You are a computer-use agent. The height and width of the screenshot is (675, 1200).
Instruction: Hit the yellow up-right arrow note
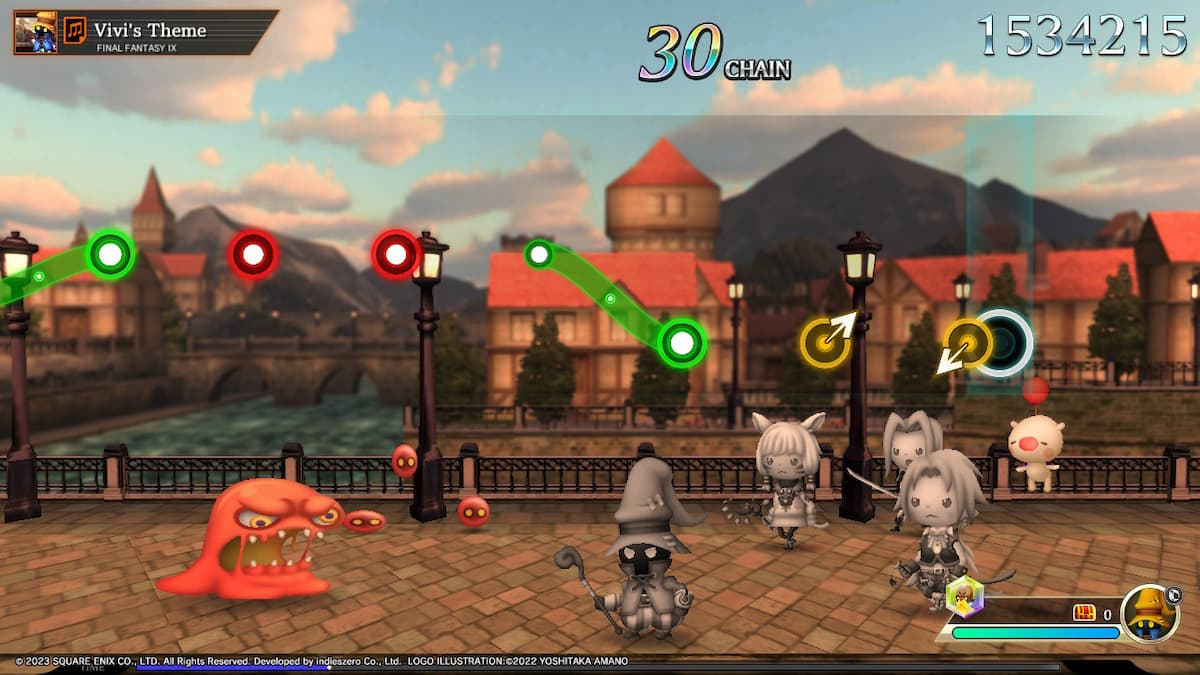826,342
